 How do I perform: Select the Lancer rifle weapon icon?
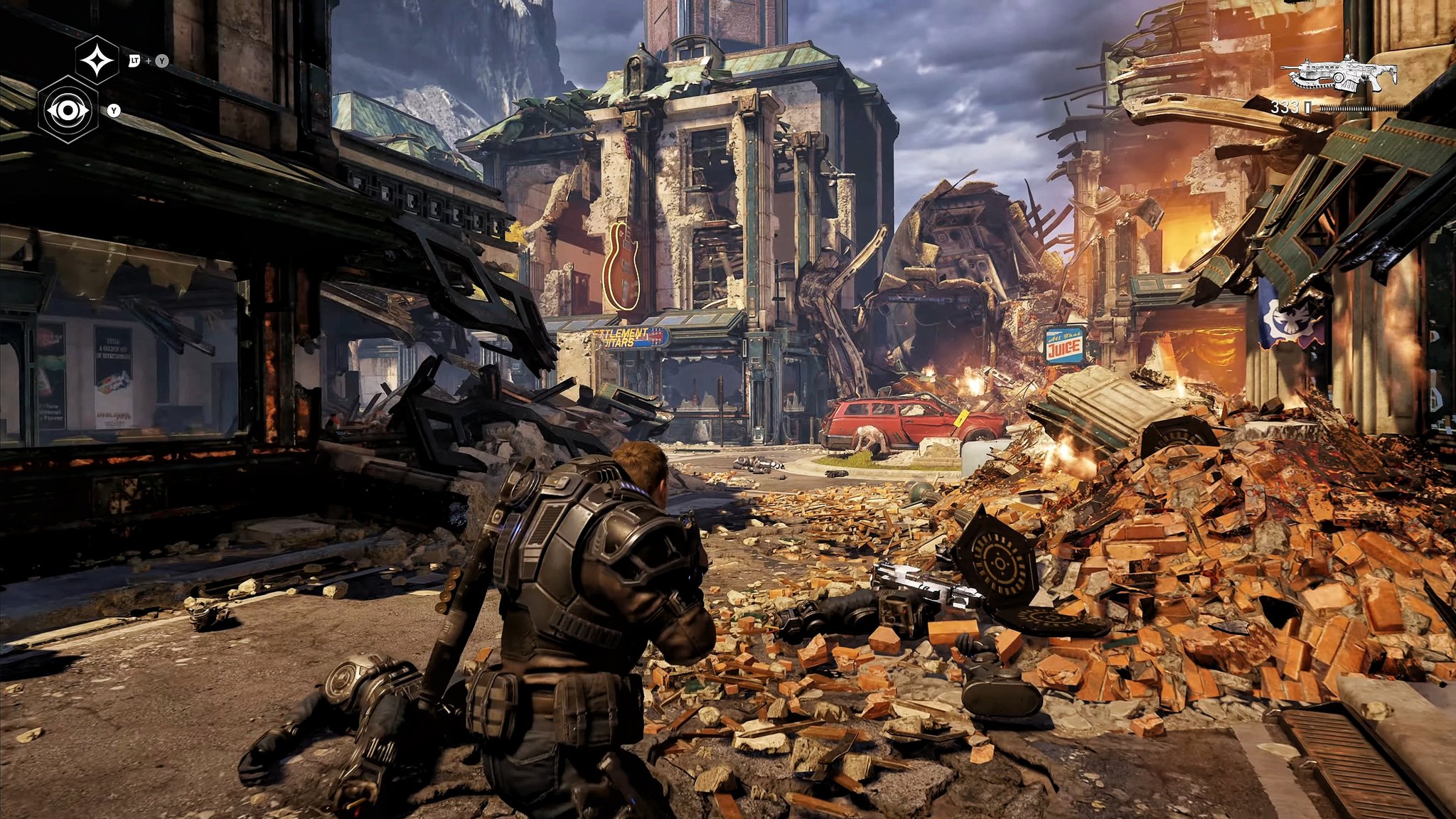pyautogui.click(x=1339, y=74)
